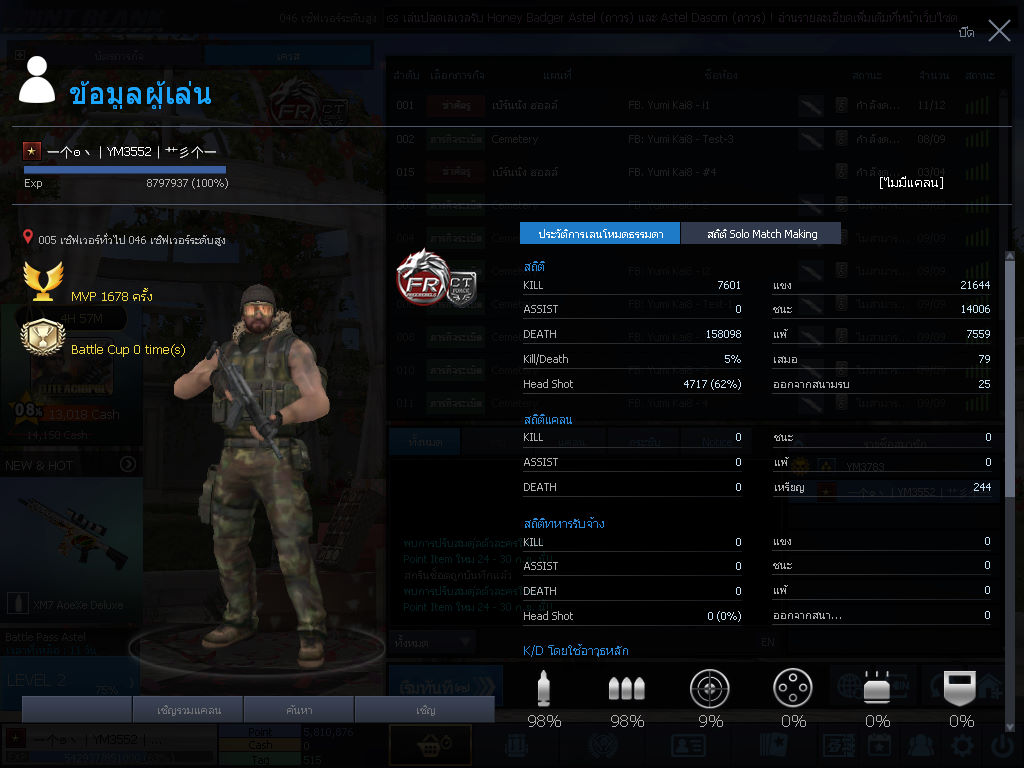Click the ค้นหา search button
Image resolution: width=1024 pixels, height=768 pixels.
(x=300, y=710)
